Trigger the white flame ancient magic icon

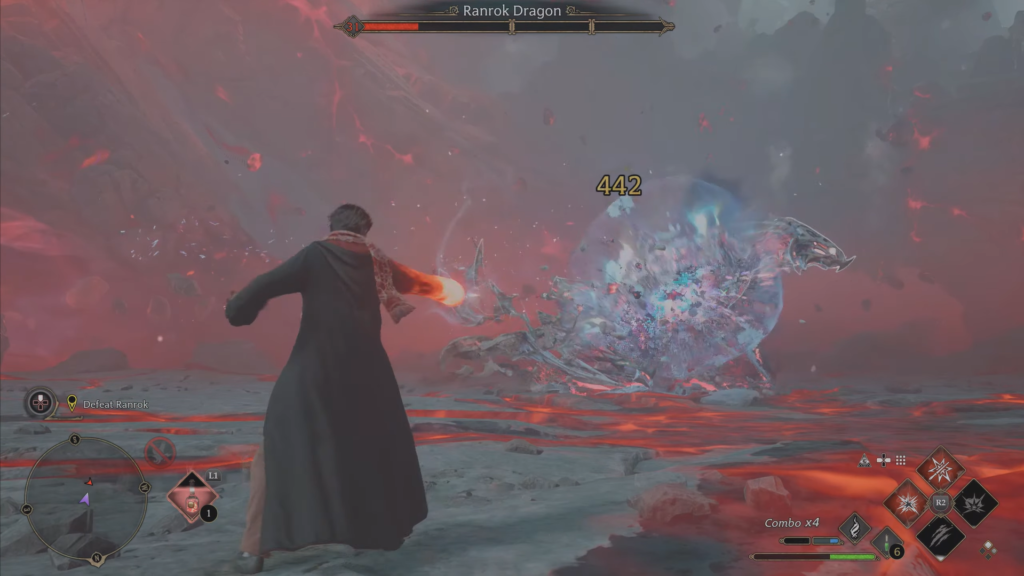[855, 527]
